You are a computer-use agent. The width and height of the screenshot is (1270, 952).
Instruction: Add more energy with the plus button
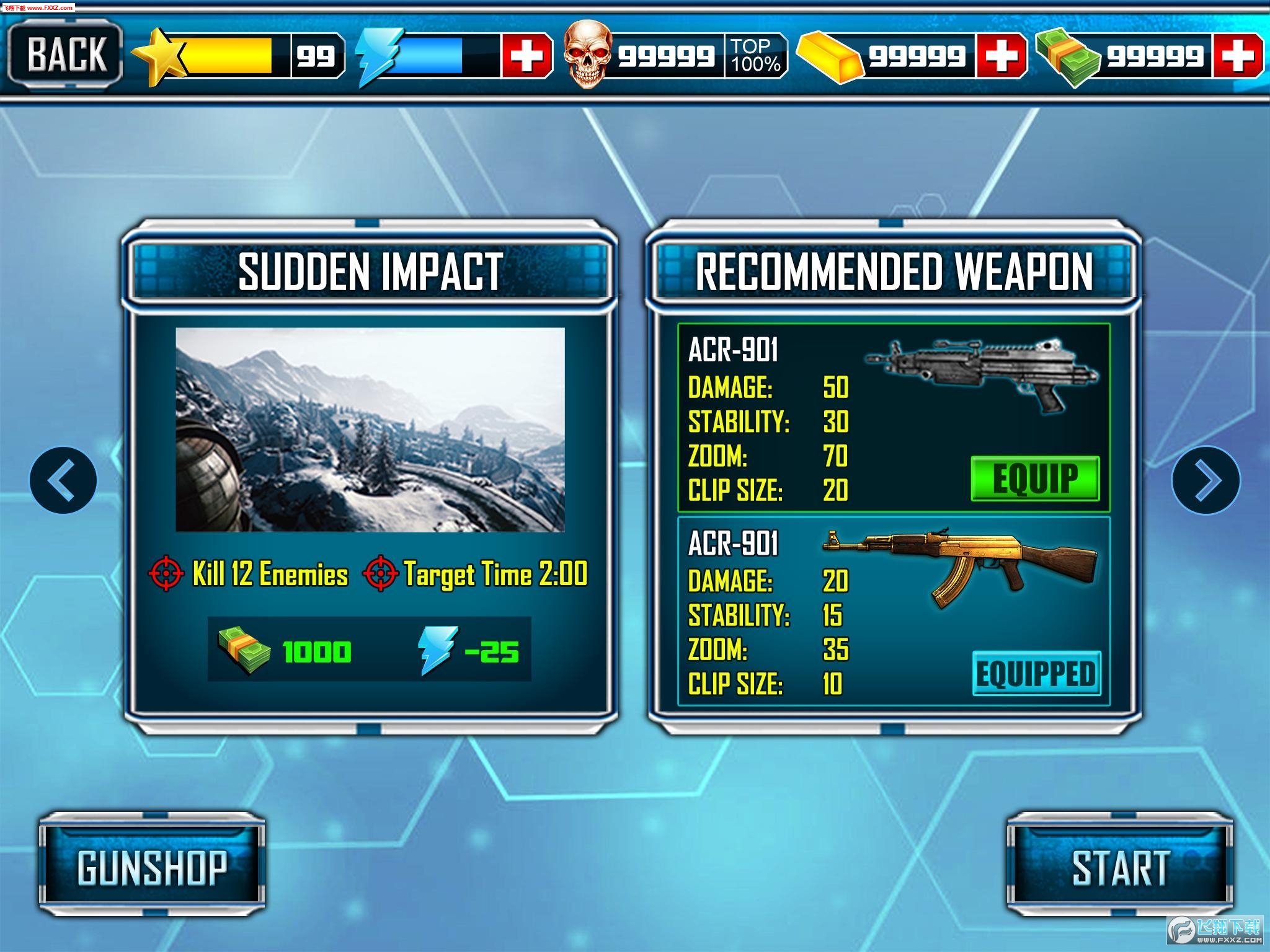(x=526, y=56)
